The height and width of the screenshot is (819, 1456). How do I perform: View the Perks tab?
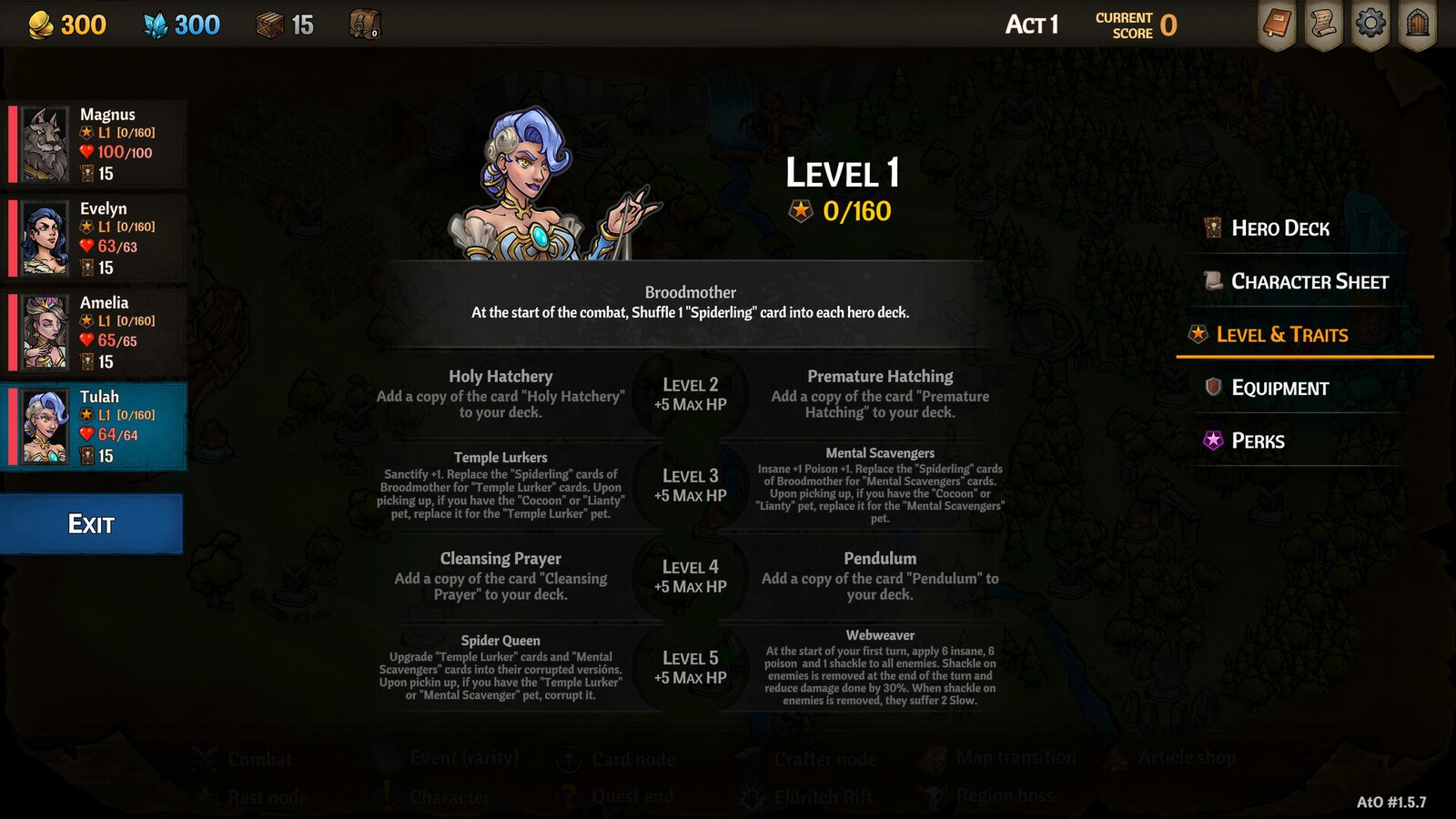click(1257, 441)
